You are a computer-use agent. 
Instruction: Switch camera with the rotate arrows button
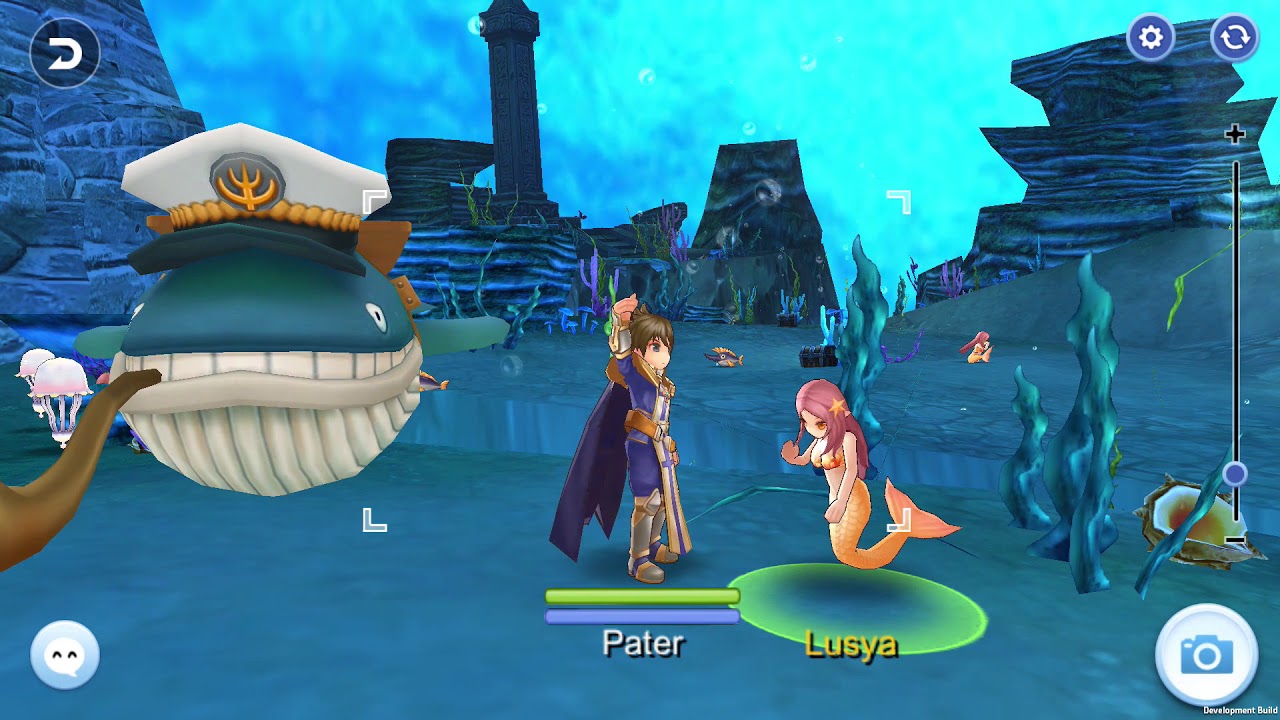(1235, 38)
